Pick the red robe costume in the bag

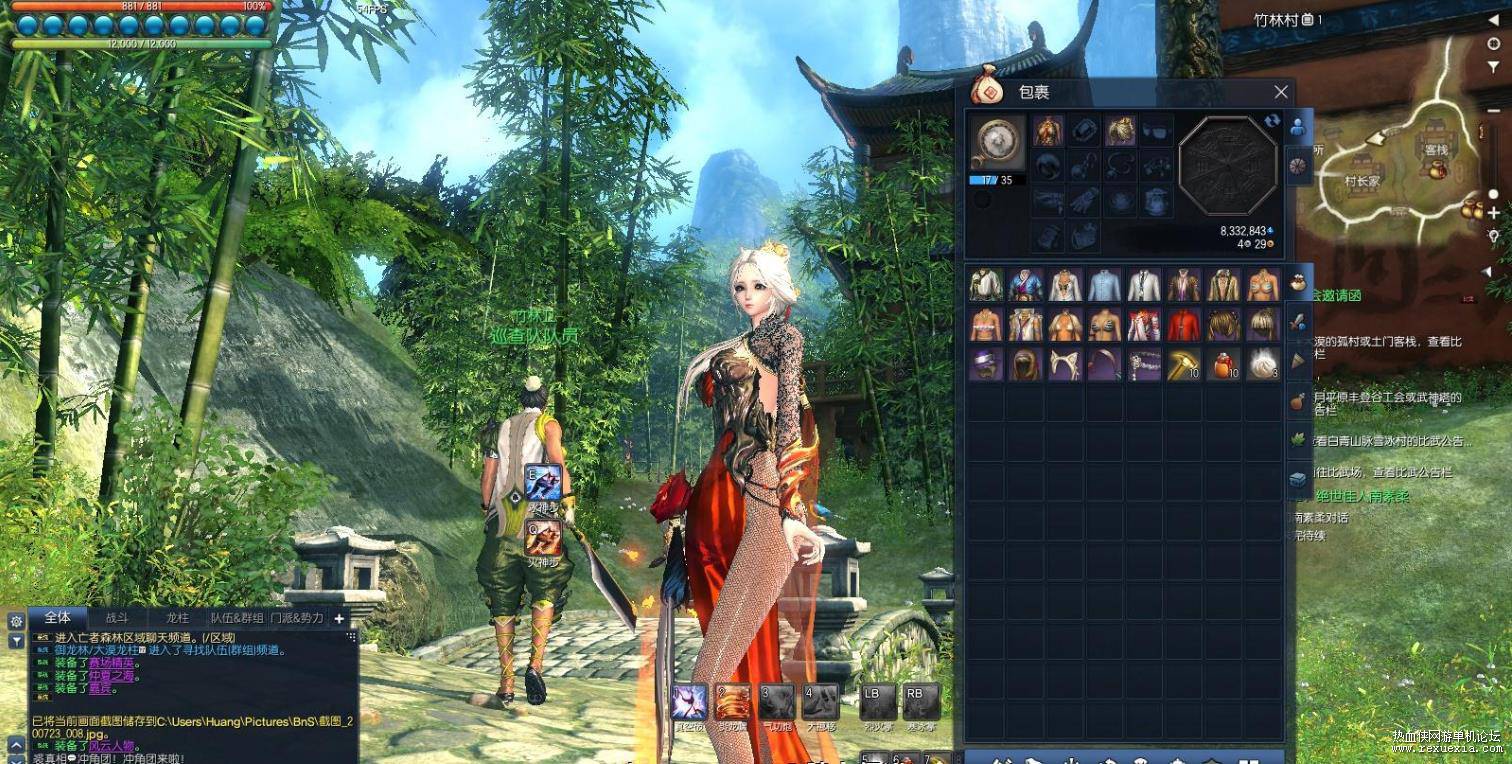coord(1184,325)
